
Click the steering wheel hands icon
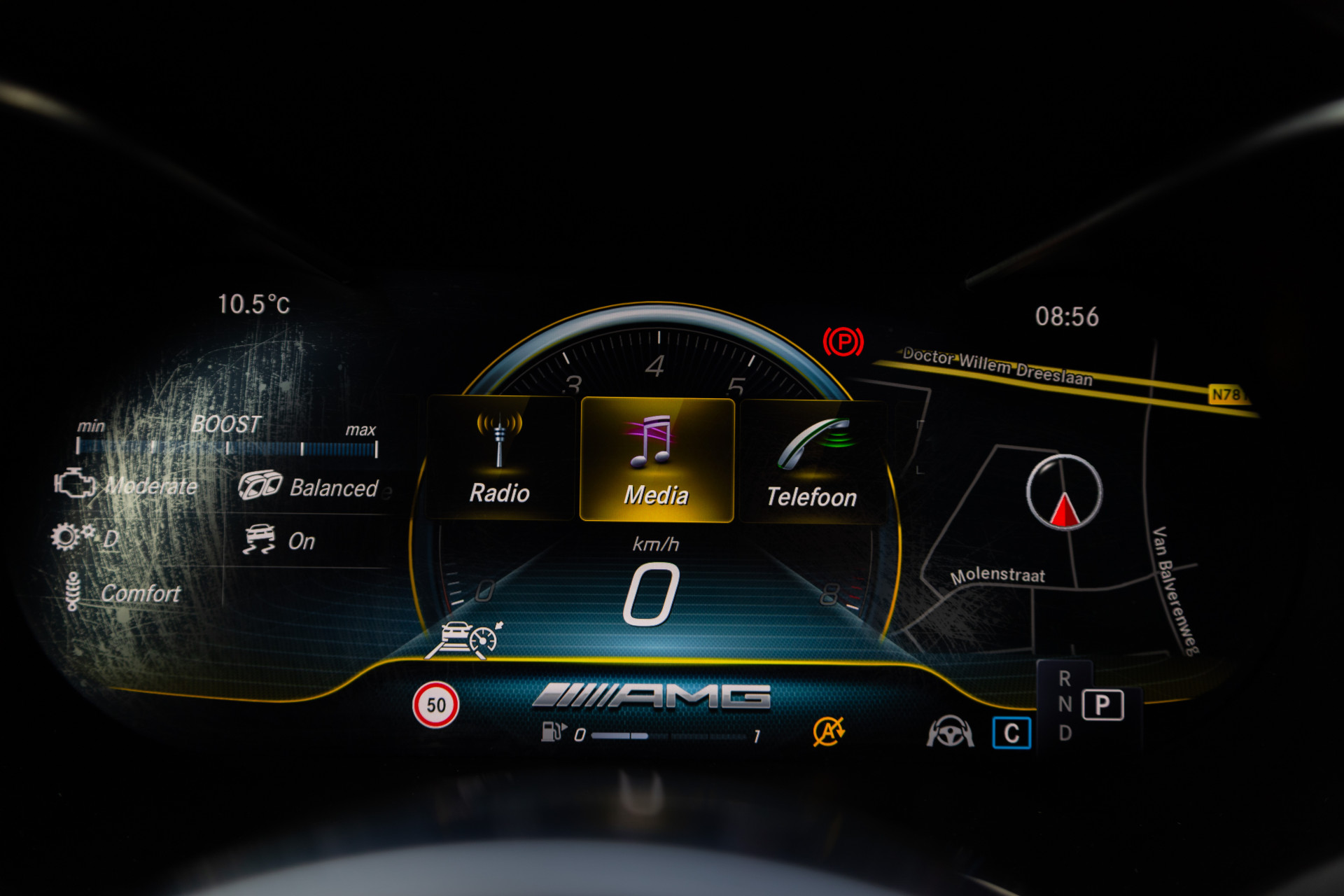point(950,732)
